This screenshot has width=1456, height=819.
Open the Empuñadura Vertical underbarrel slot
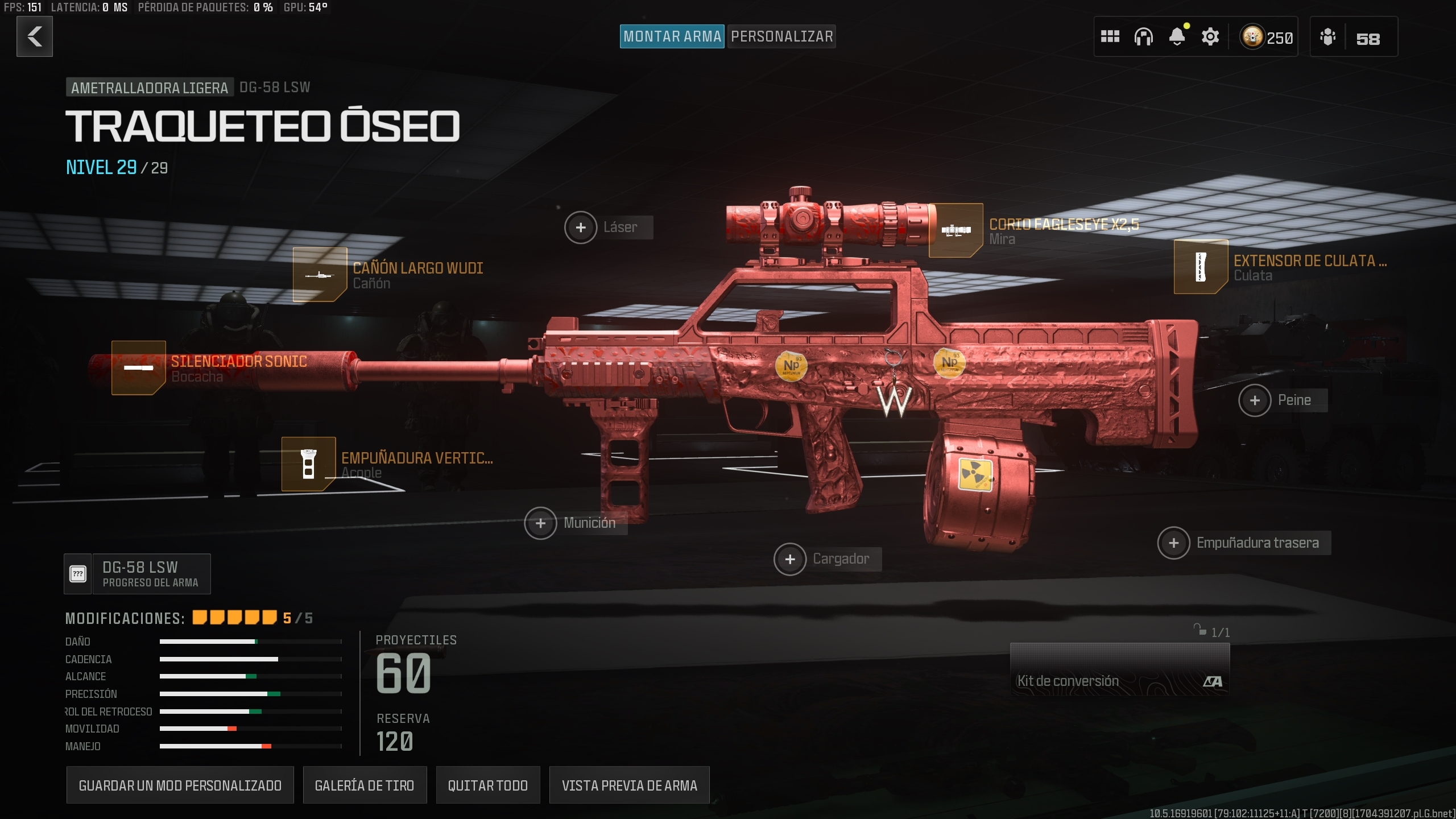[309, 464]
